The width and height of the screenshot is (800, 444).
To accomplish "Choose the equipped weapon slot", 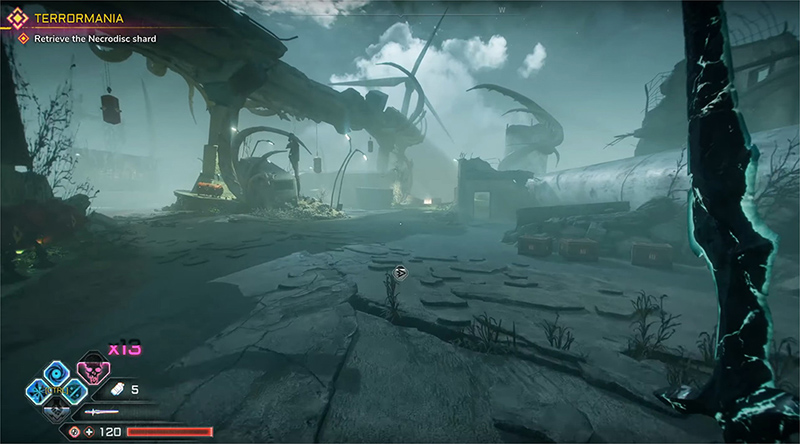I will [101, 412].
